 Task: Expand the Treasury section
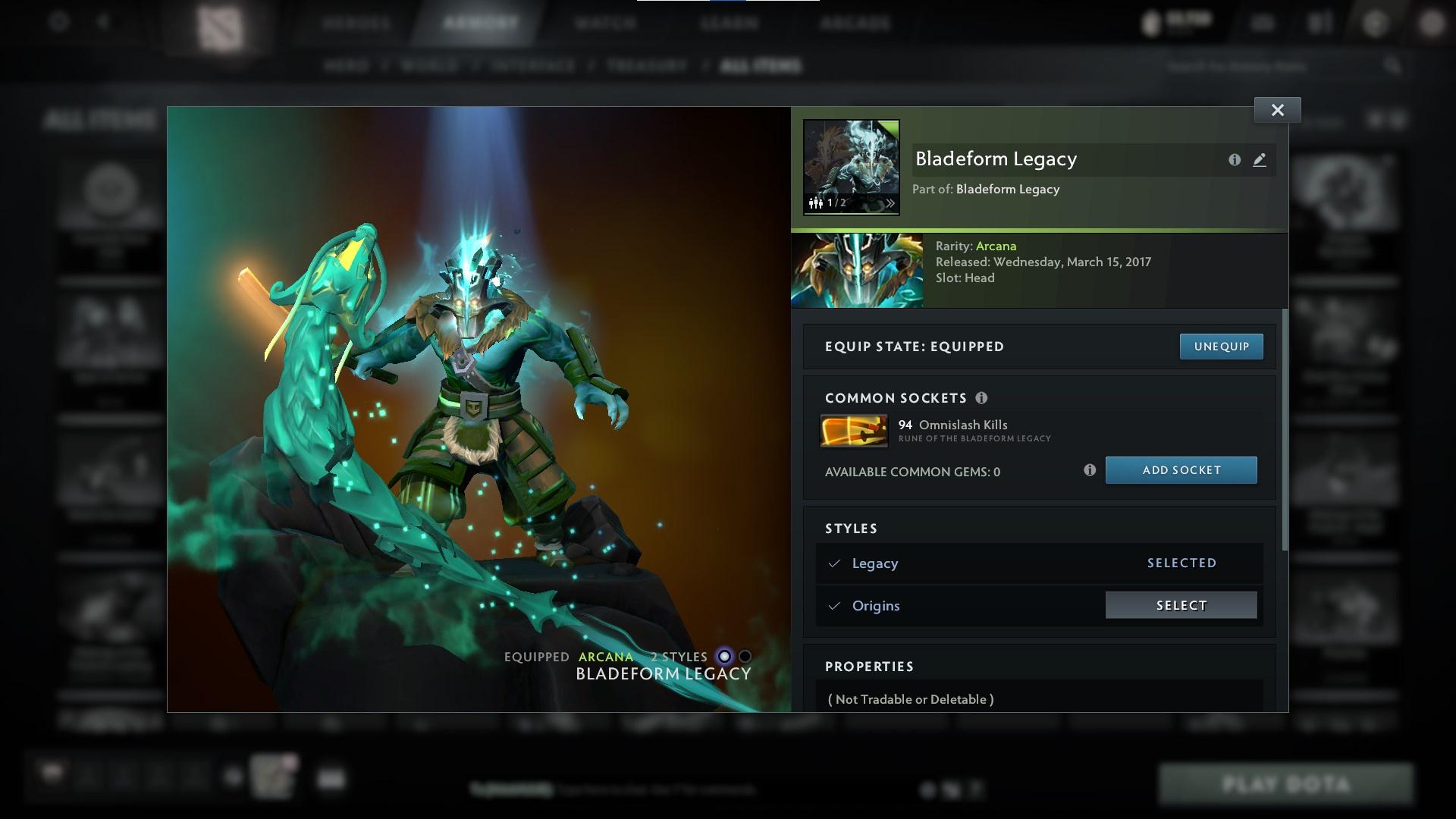tap(645, 66)
